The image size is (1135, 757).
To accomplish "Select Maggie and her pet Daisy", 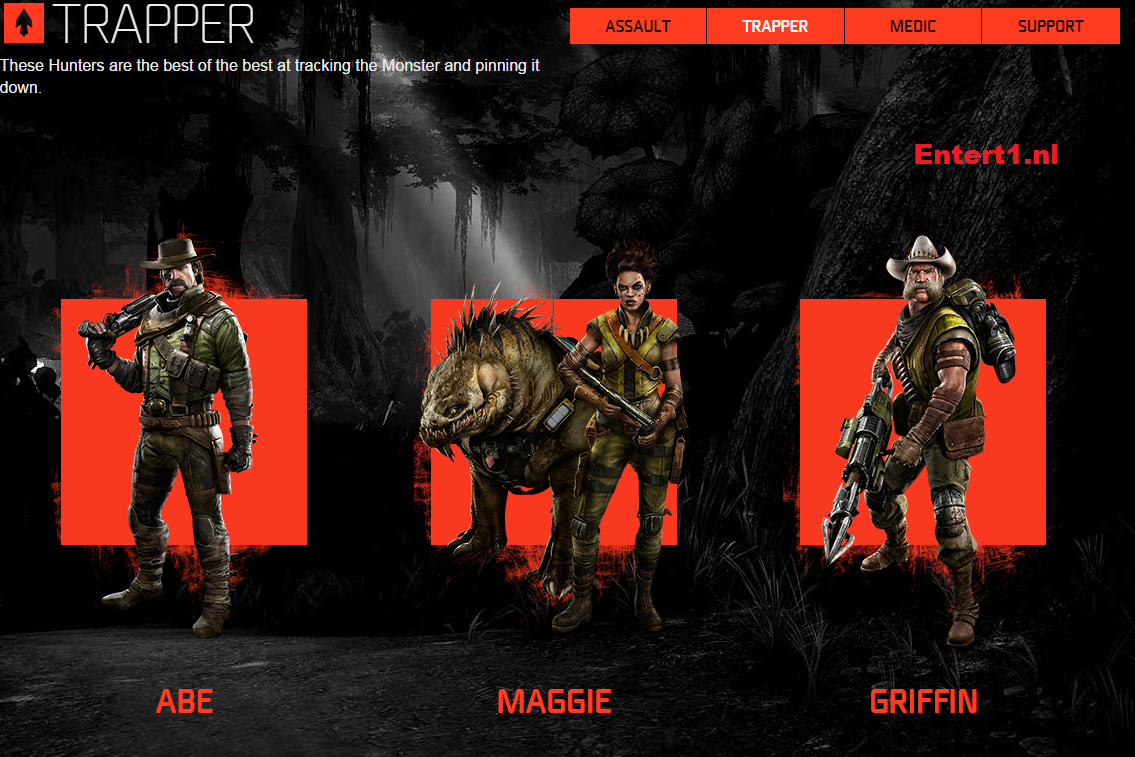I will (x=554, y=422).
